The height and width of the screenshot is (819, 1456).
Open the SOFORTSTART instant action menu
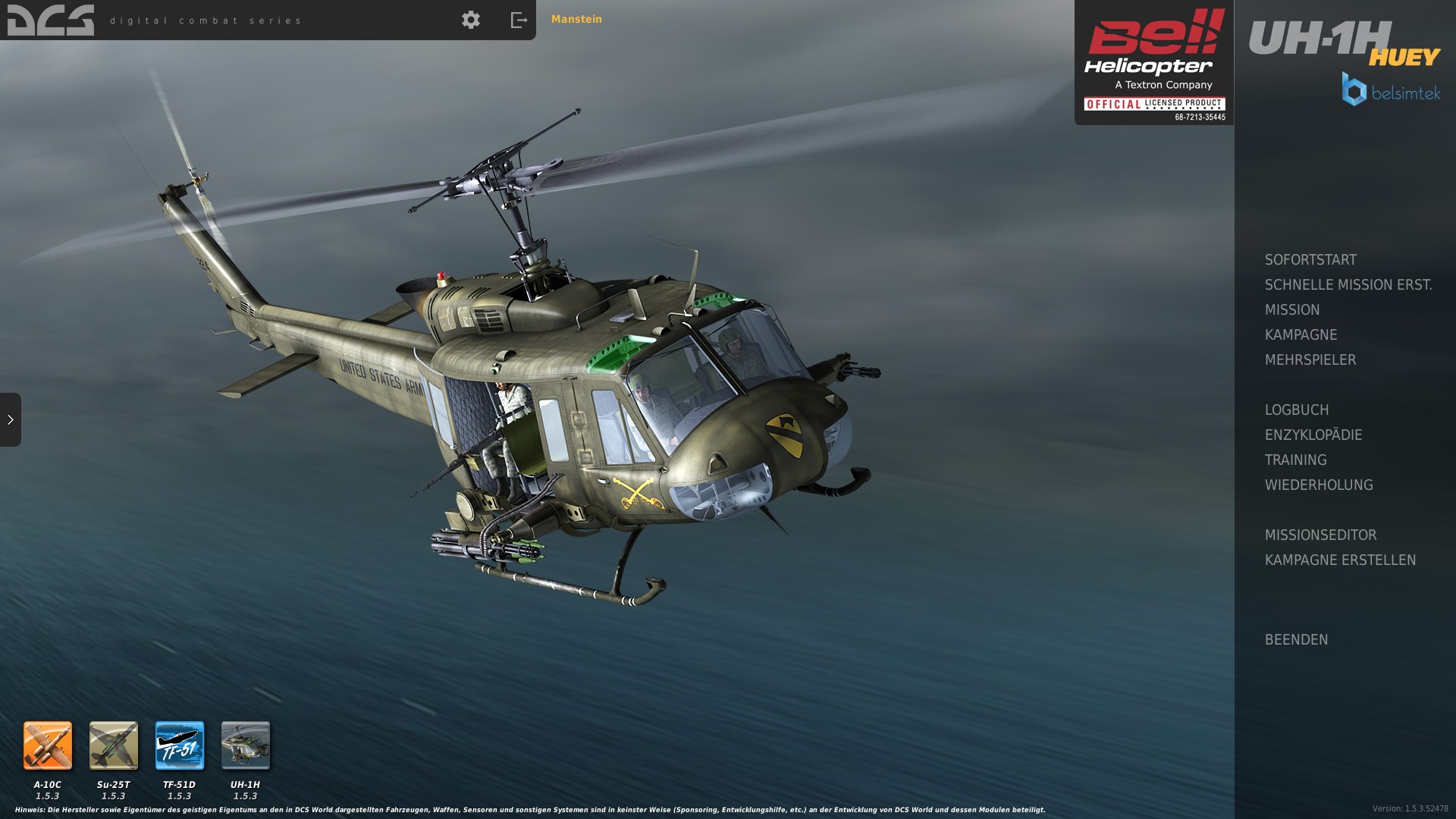pyautogui.click(x=1310, y=260)
